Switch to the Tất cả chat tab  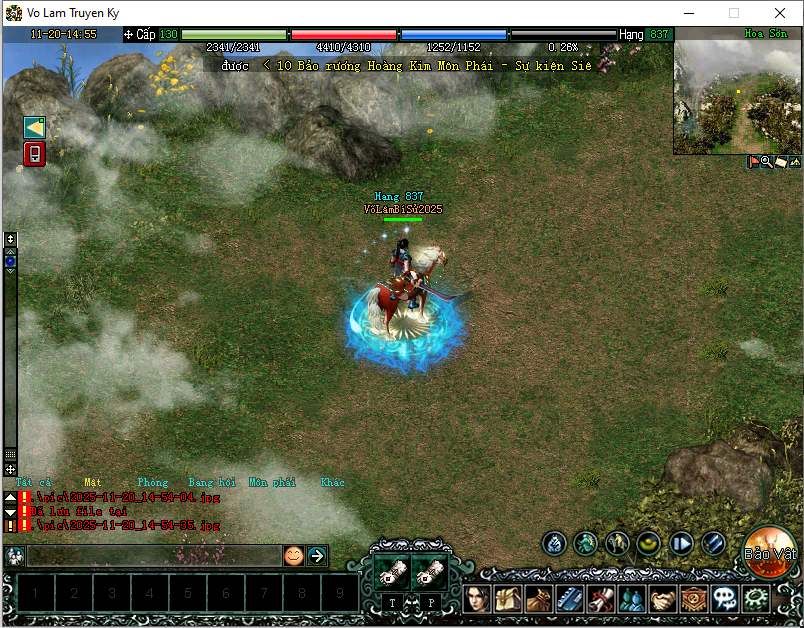click(33, 482)
